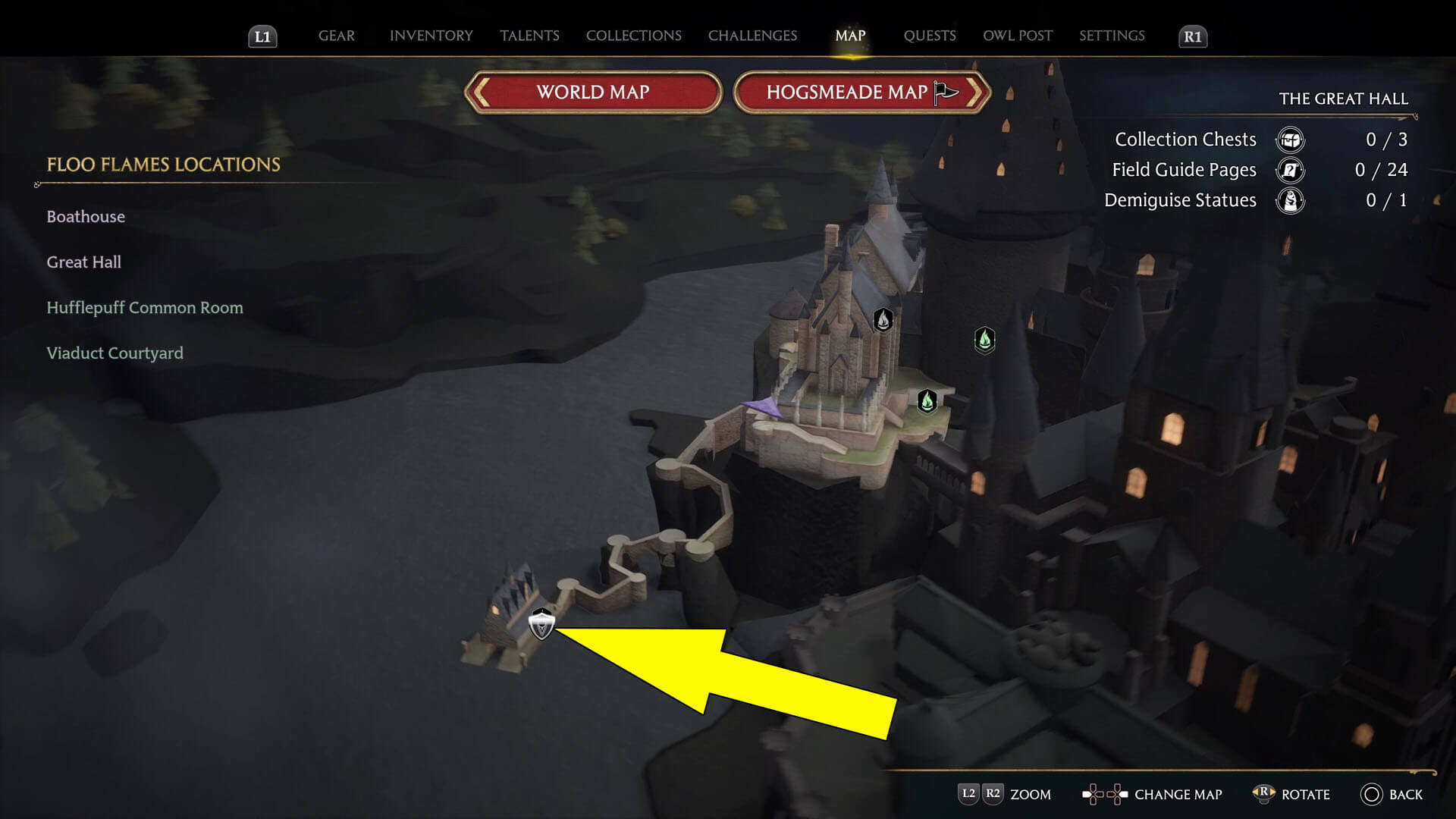Select Boathouse from Floo Flames locations
Viewport: 1456px width, 819px height.
[86, 216]
